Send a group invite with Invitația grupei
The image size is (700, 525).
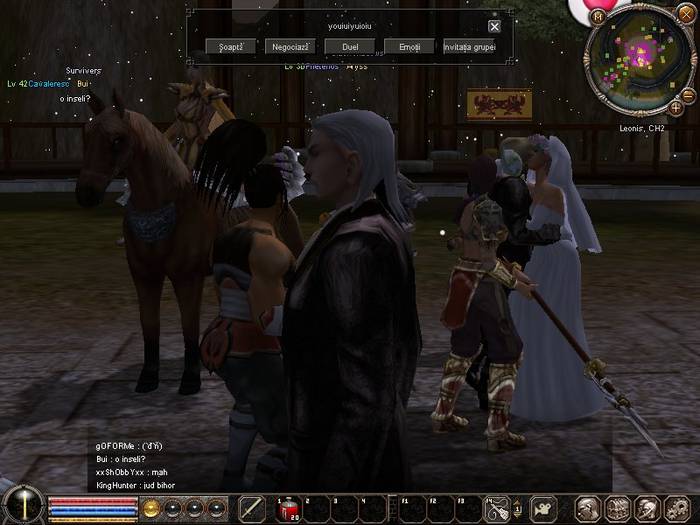click(x=470, y=47)
